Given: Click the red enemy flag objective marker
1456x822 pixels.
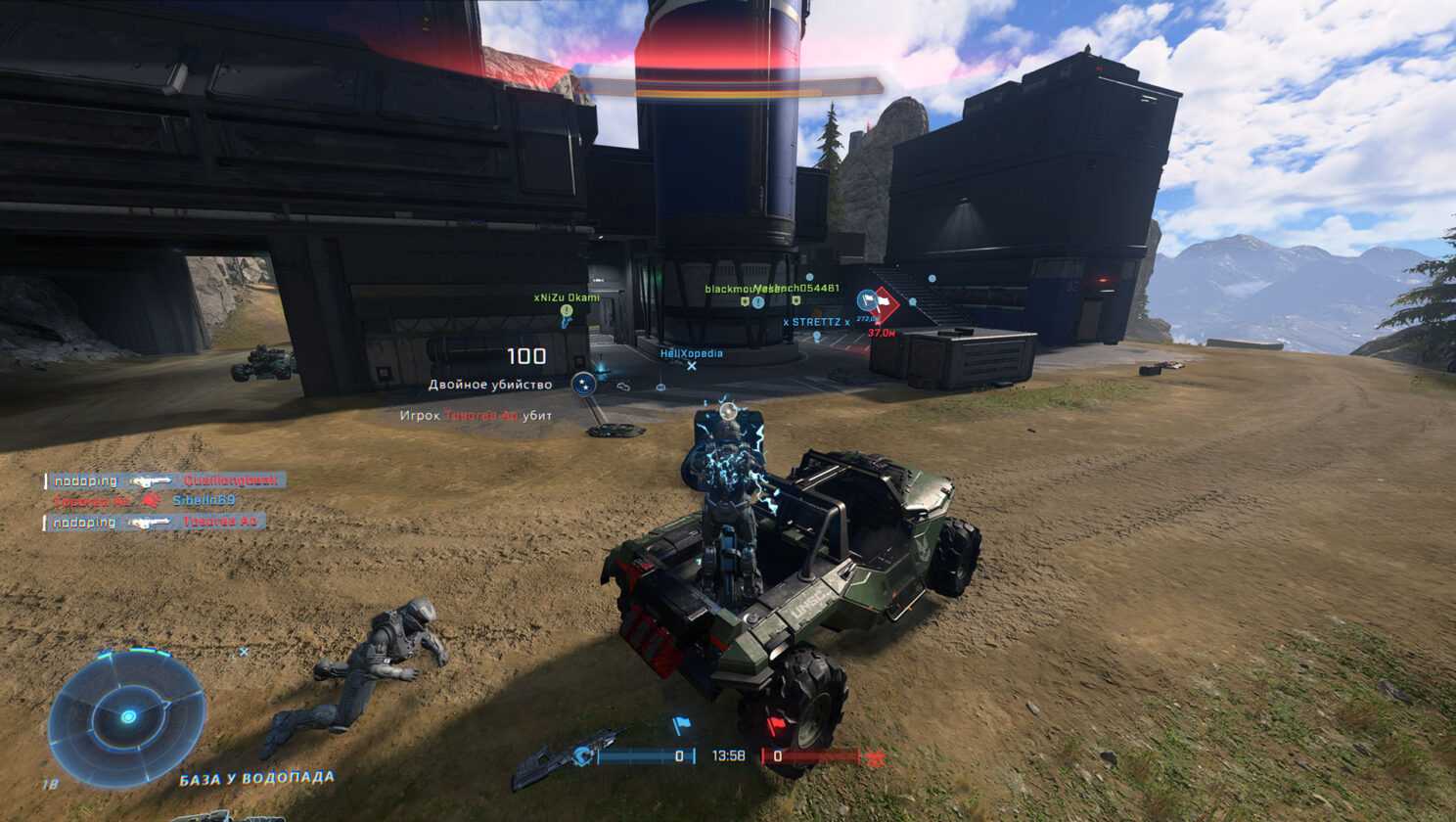Looking at the screenshot, I should pyautogui.click(x=885, y=303).
